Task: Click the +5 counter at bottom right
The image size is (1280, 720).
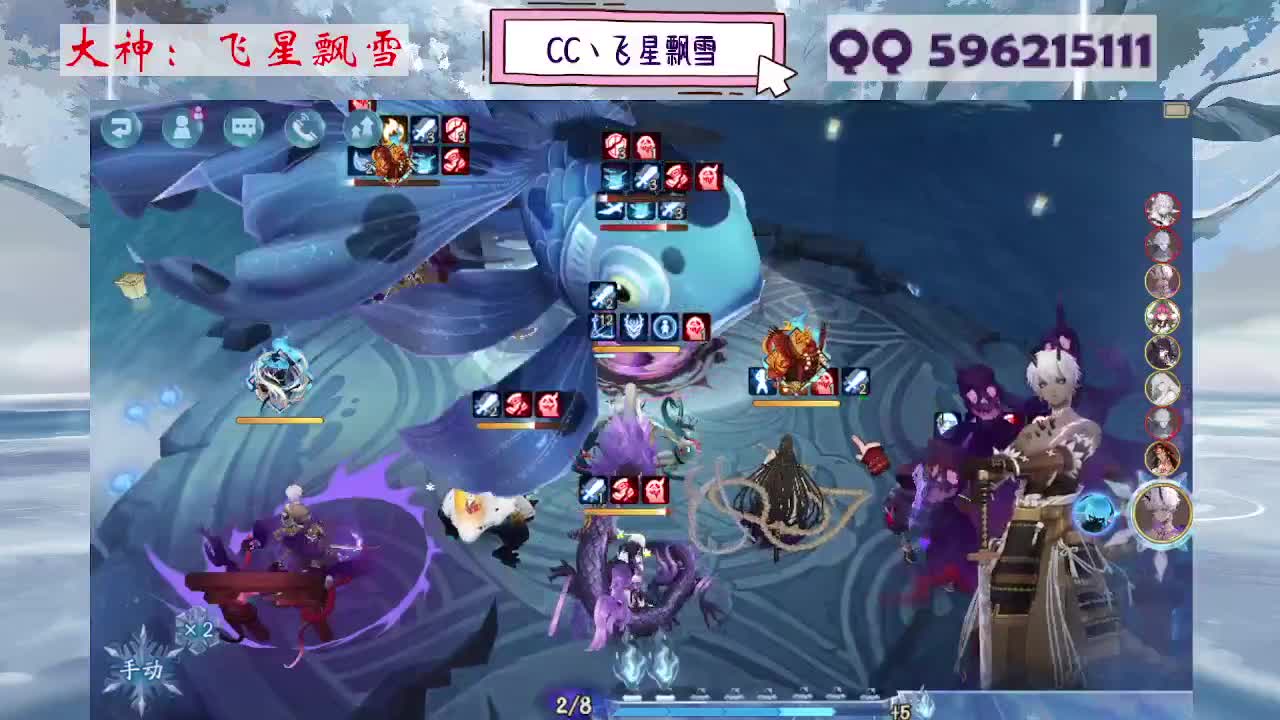Action: [x=901, y=710]
